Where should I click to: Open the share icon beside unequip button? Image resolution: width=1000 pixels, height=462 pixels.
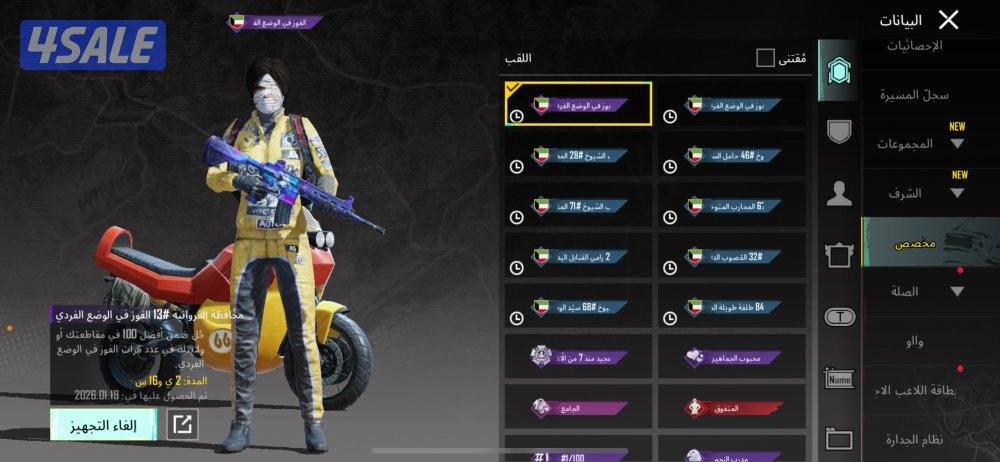(x=182, y=424)
